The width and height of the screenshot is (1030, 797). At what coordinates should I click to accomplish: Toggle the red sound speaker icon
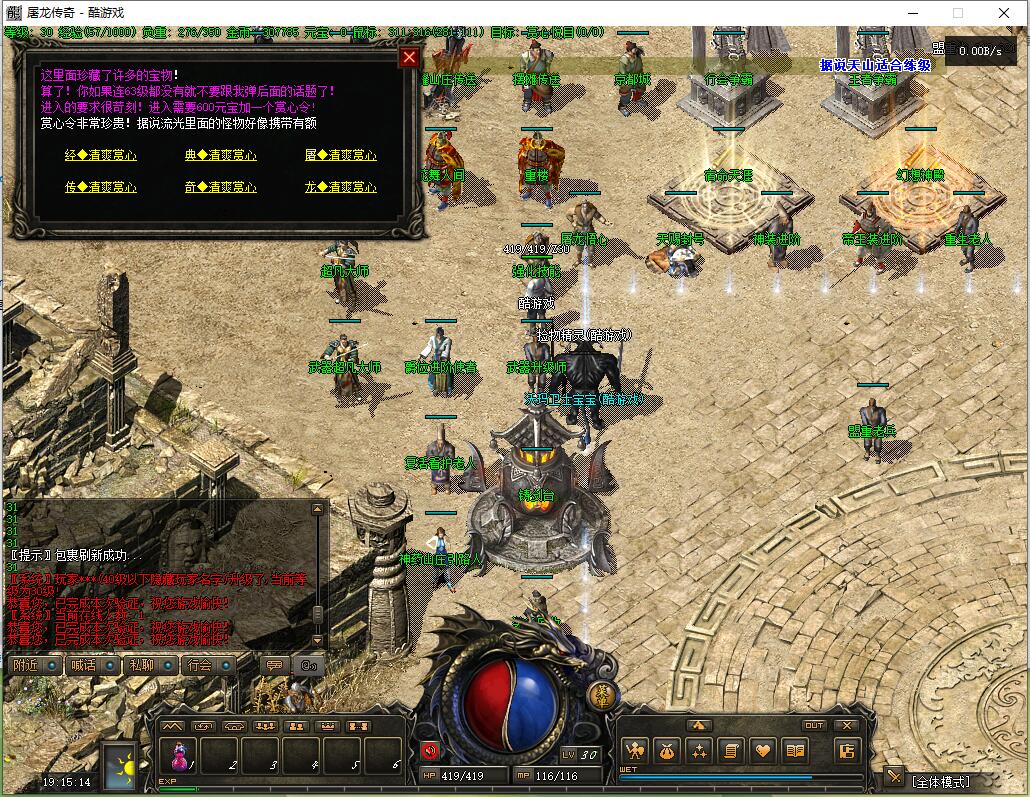pyautogui.click(x=430, y=751)
